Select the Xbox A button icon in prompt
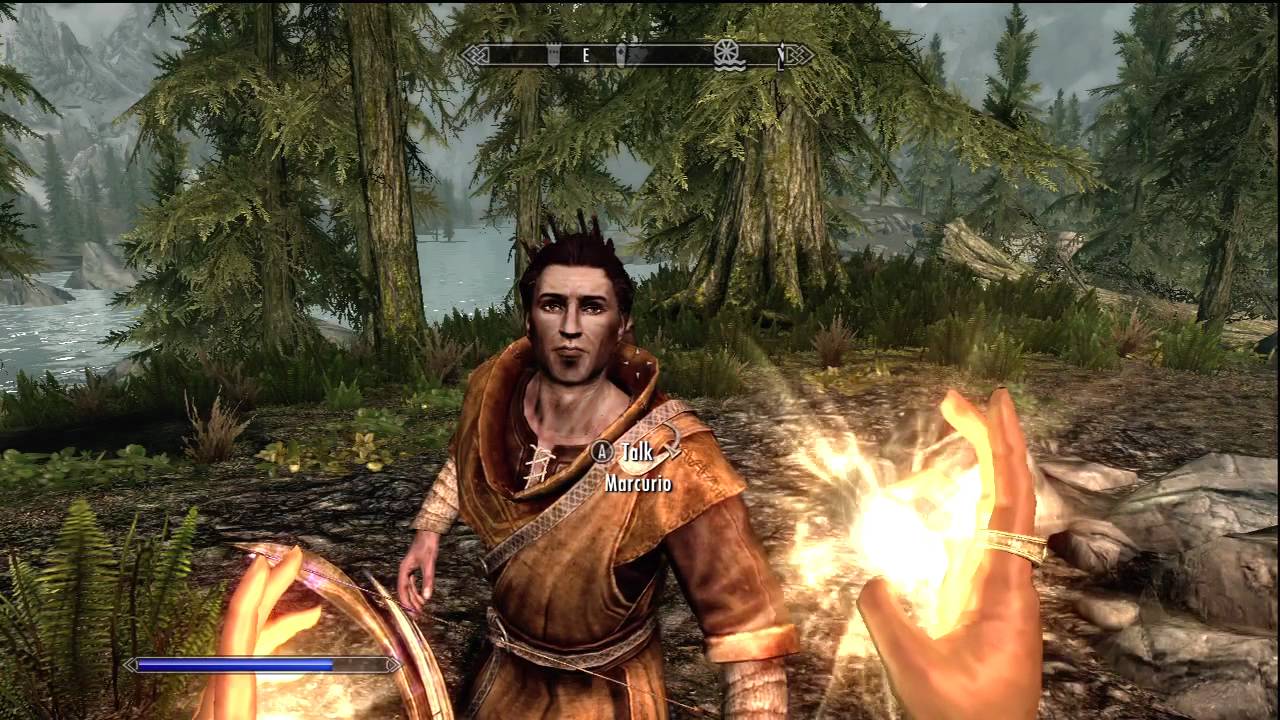 602,451
